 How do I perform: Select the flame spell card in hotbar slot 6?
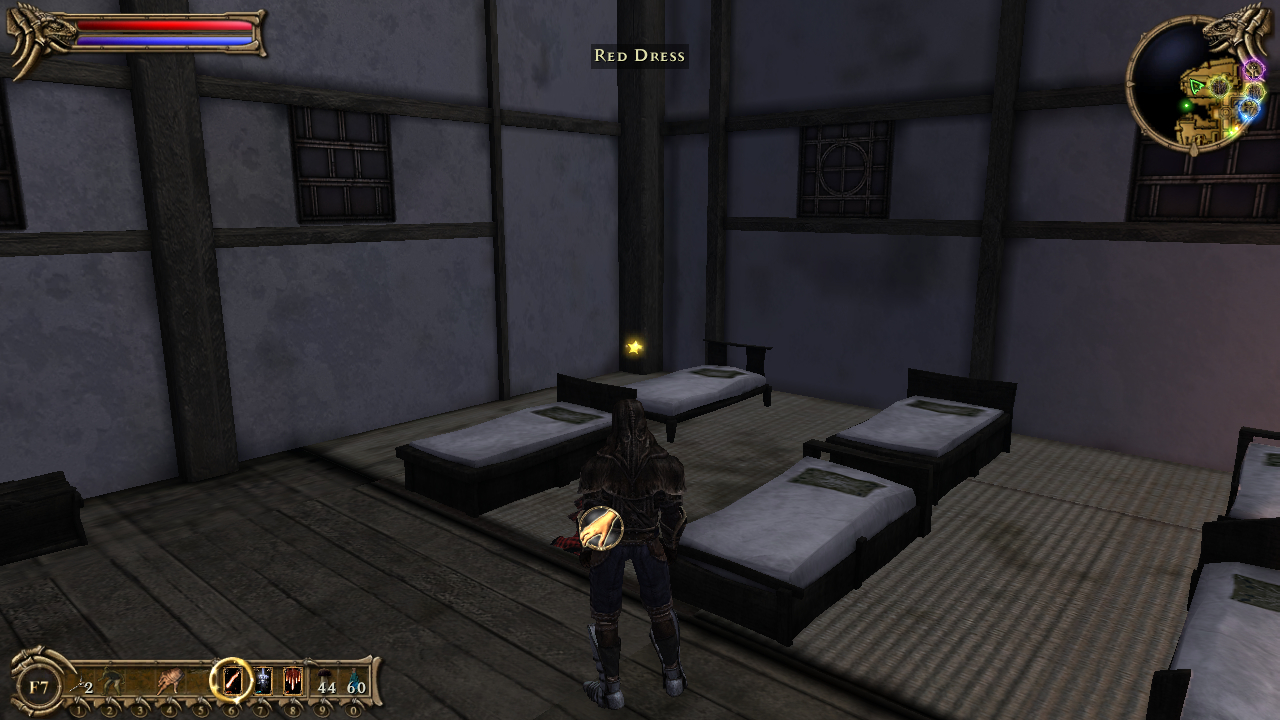(x=233, y=681)
